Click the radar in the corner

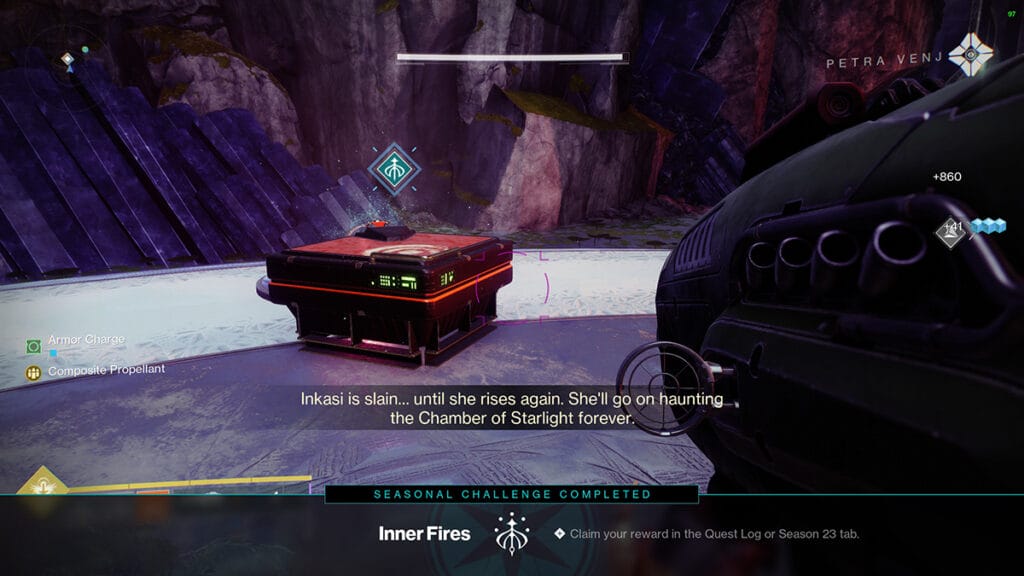click(x=67, y=58)
